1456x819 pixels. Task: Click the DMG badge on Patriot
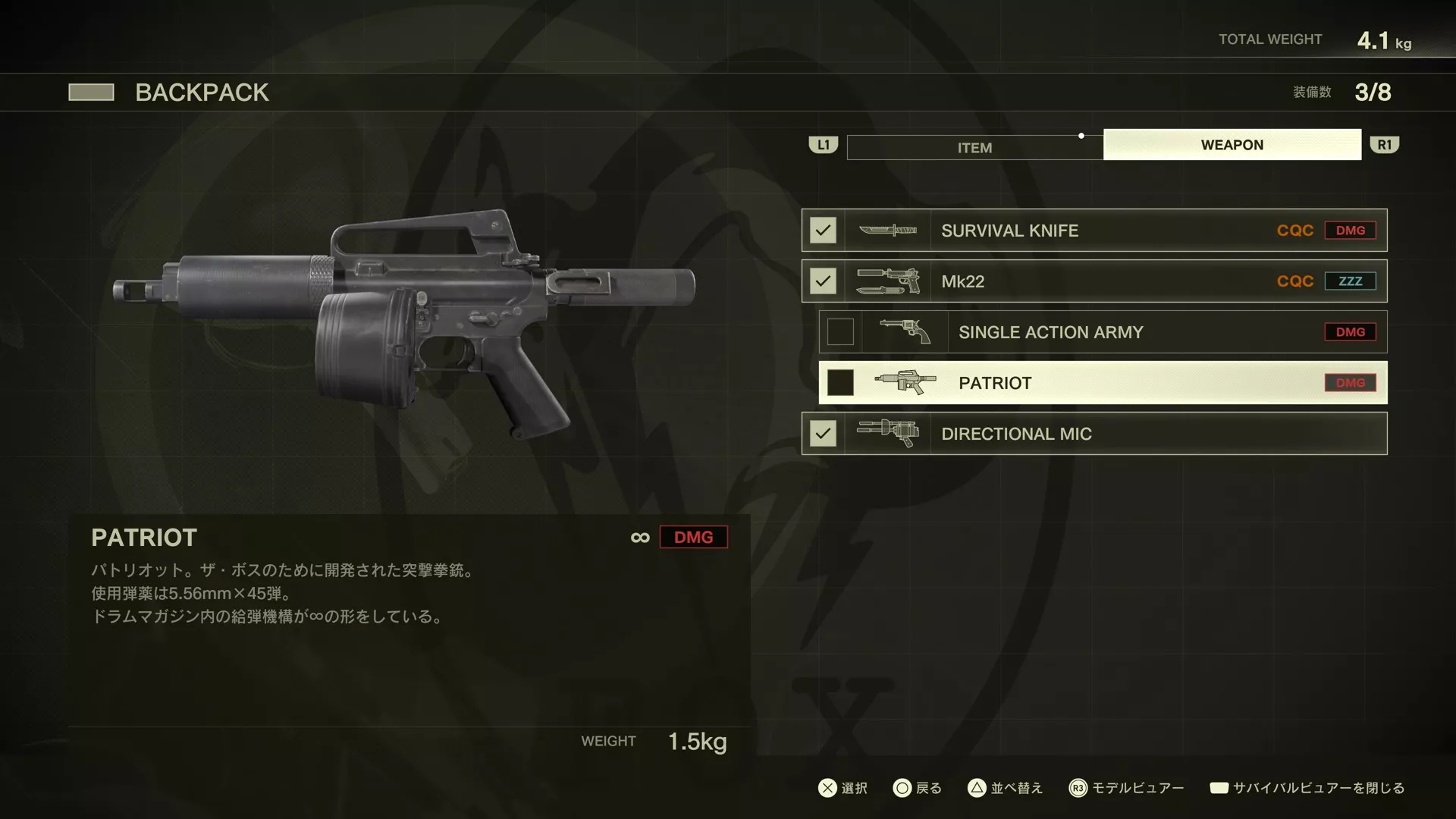(1351, 383)
